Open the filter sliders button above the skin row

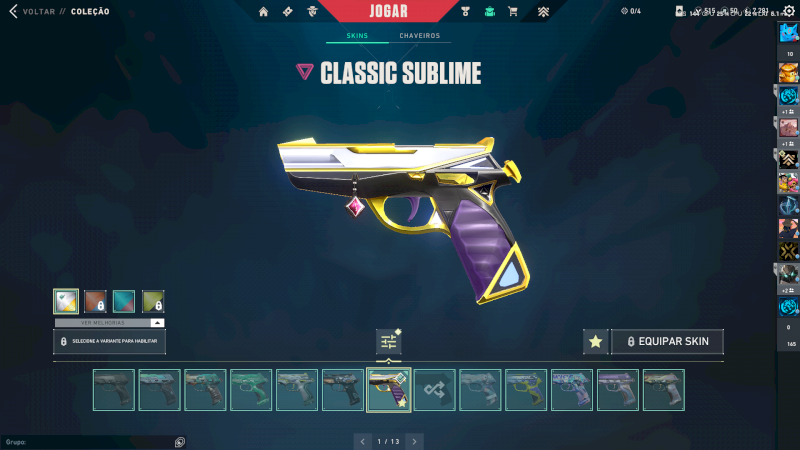(x=388, y=342)
